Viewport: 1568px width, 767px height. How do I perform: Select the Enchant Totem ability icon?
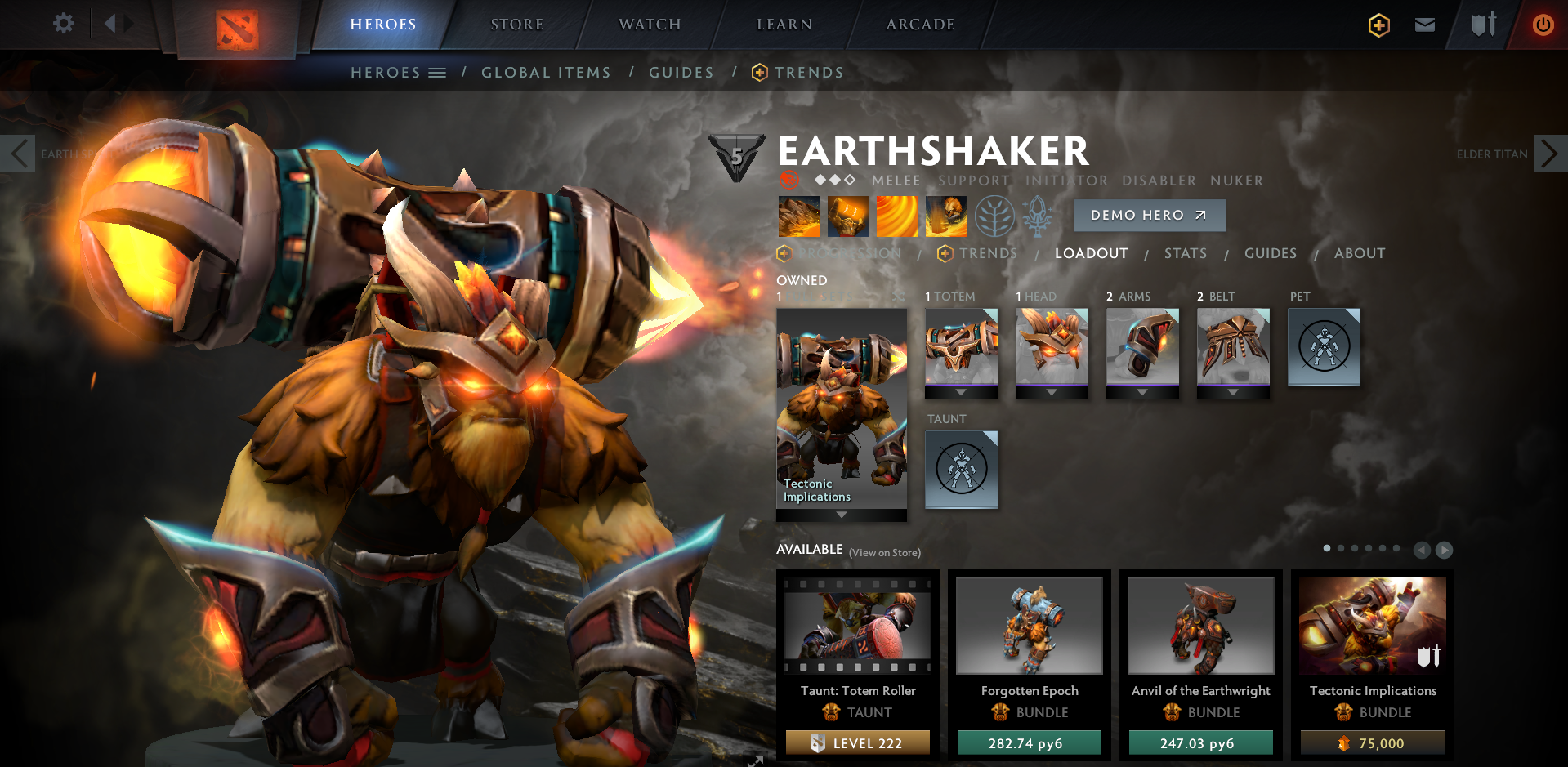pyautogui.click(x=847, y=216)
